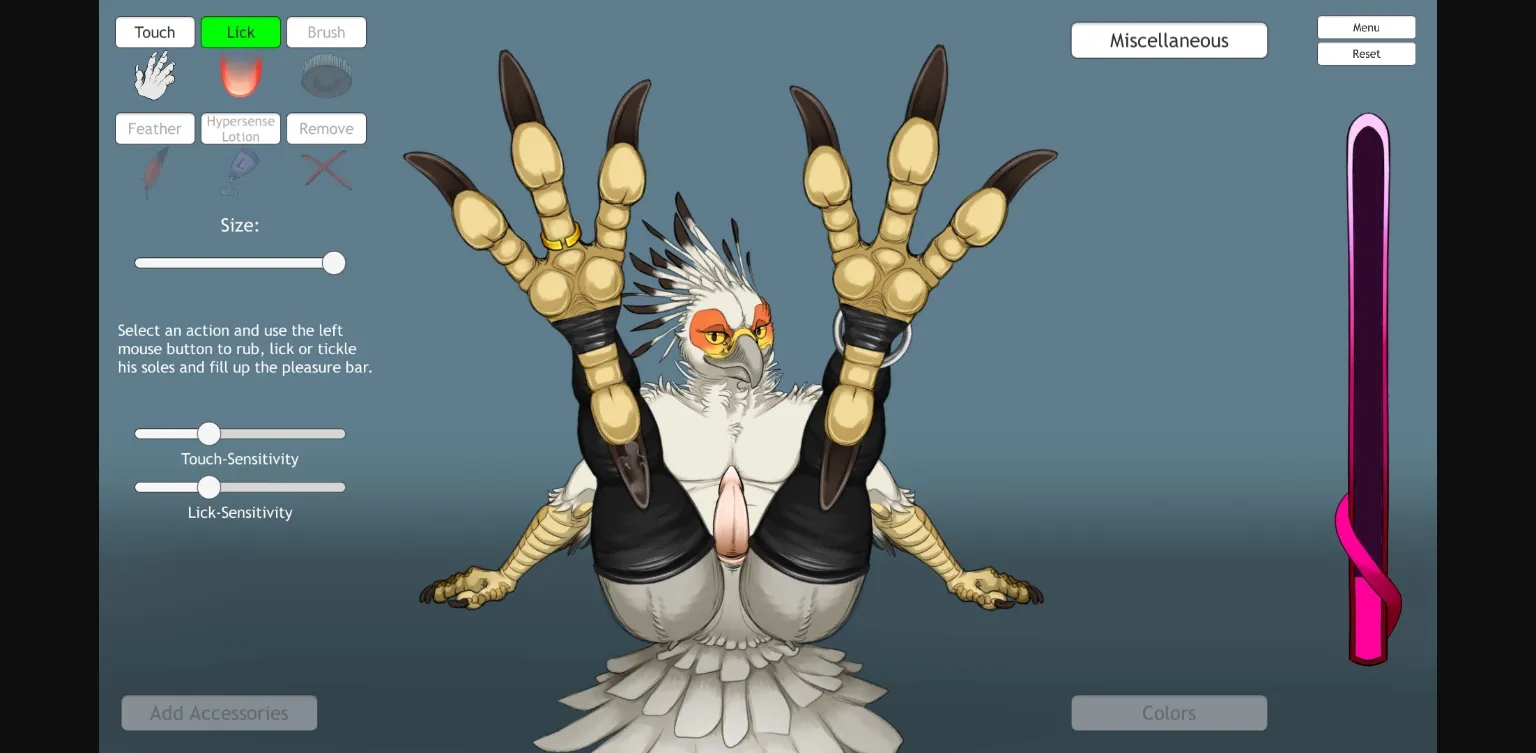Open the Menu
Image resolution: width=1536 pixels, height=753 pixels.
coord(1366,27)
